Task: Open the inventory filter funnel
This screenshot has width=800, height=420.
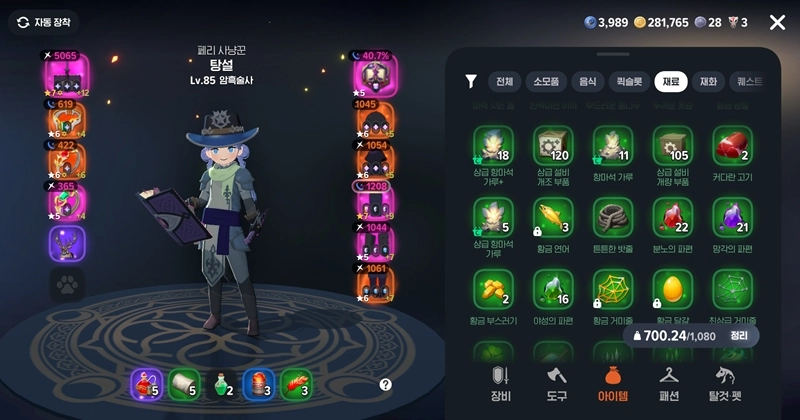Action: pos(471,82)
